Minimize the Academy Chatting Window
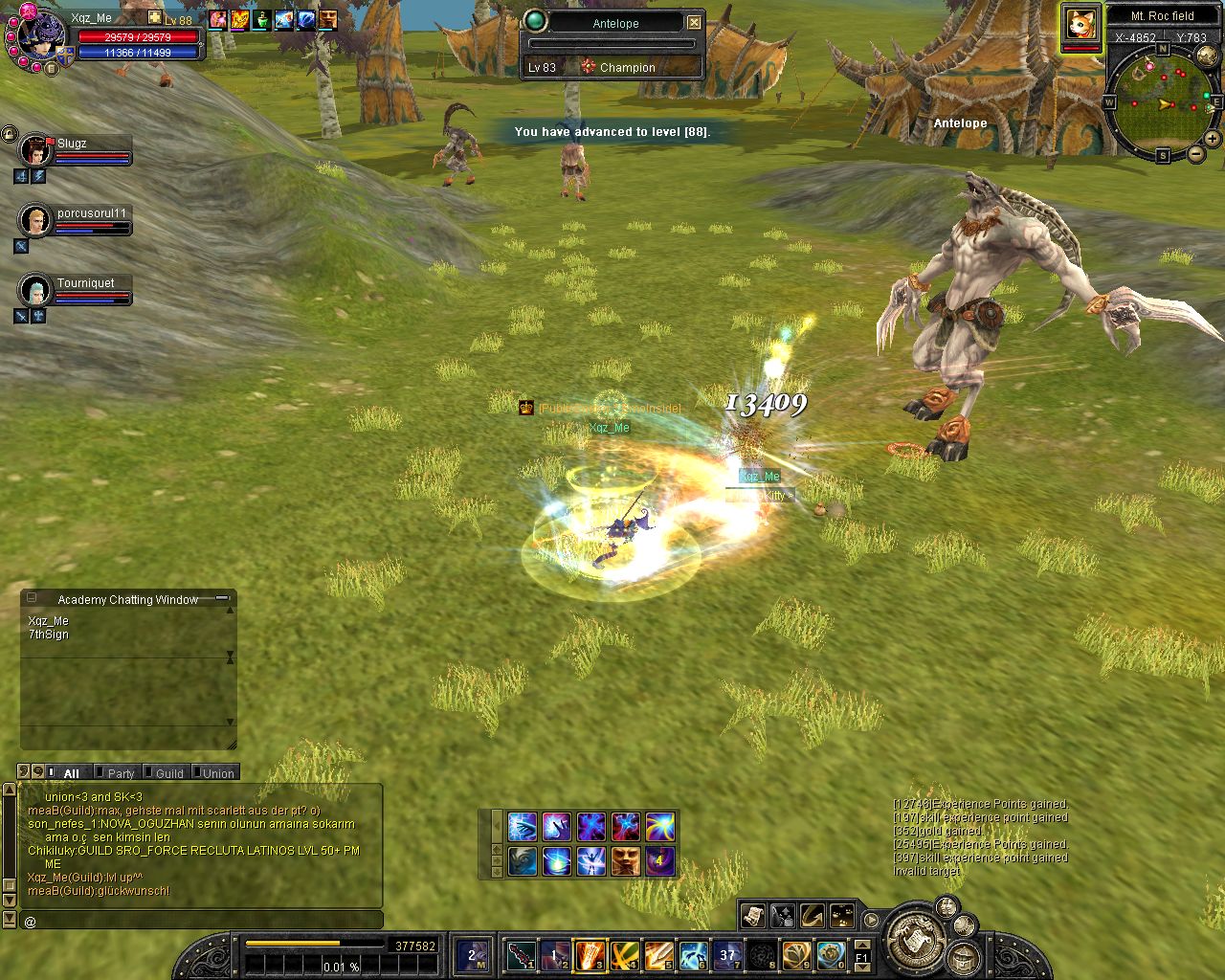Screen dimensions: 1225x980 click(223, 598)
